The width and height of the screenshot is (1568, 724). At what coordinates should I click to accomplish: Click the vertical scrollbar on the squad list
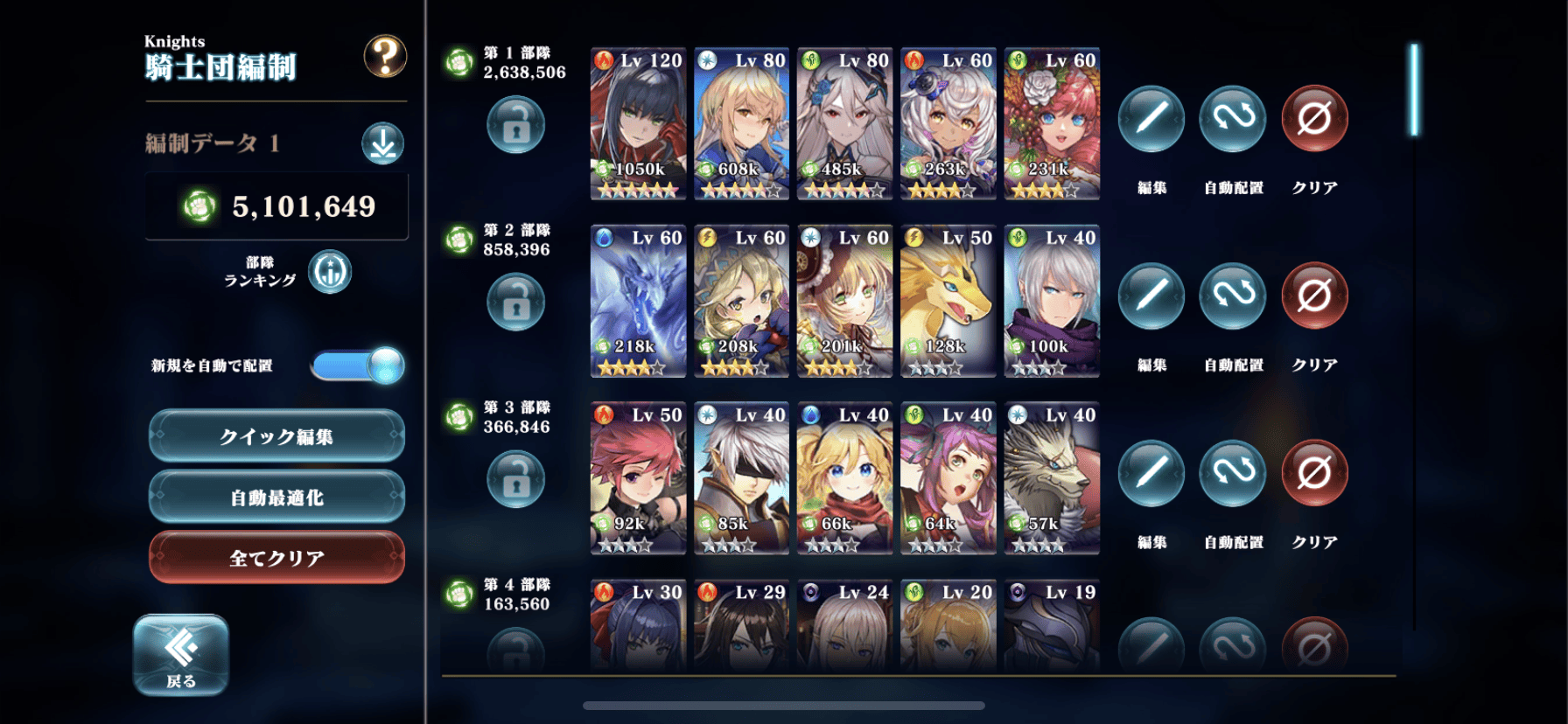tap(1414, 90)
